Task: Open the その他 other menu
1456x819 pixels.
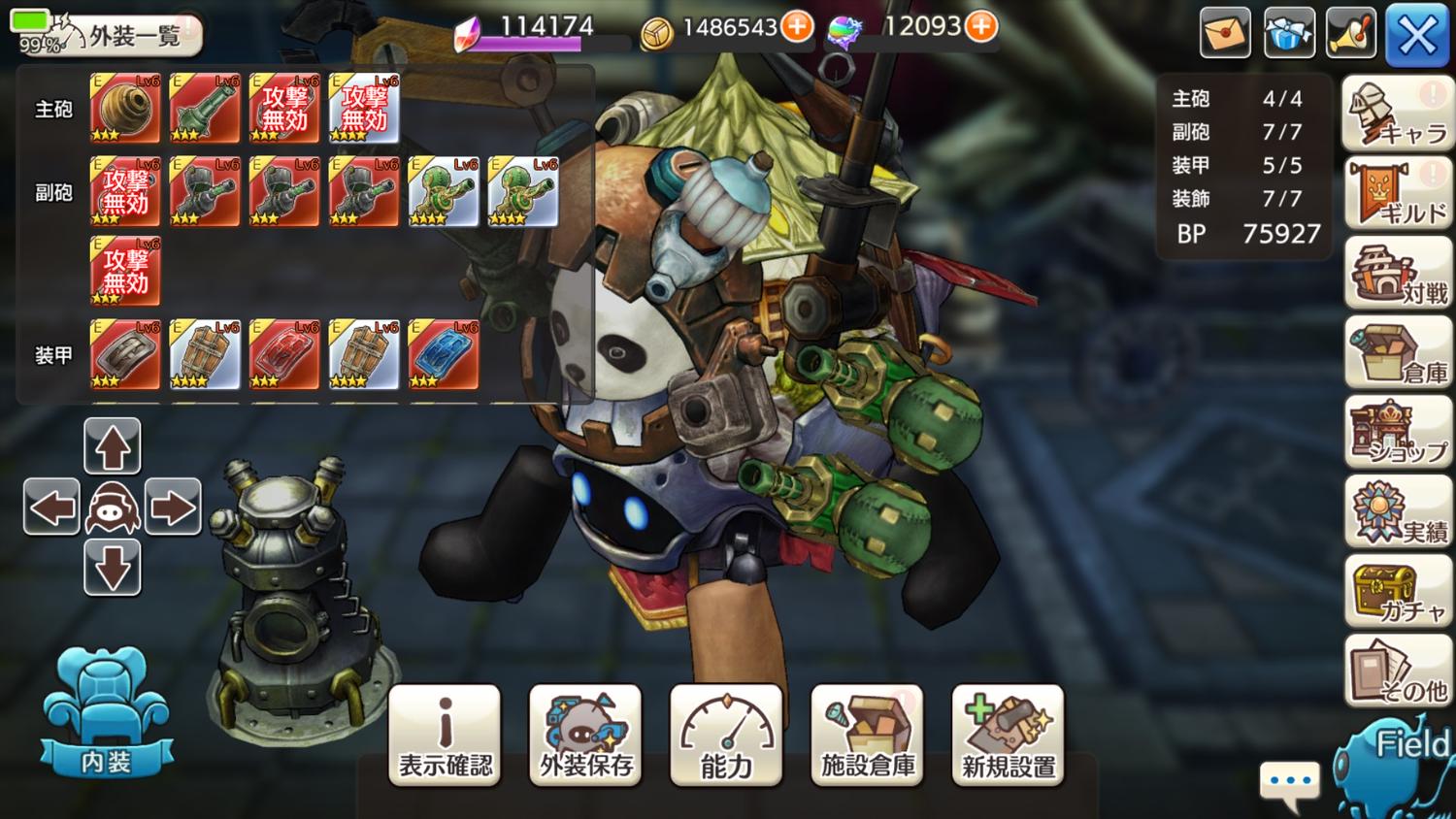Action: [x=1398, y=672]
